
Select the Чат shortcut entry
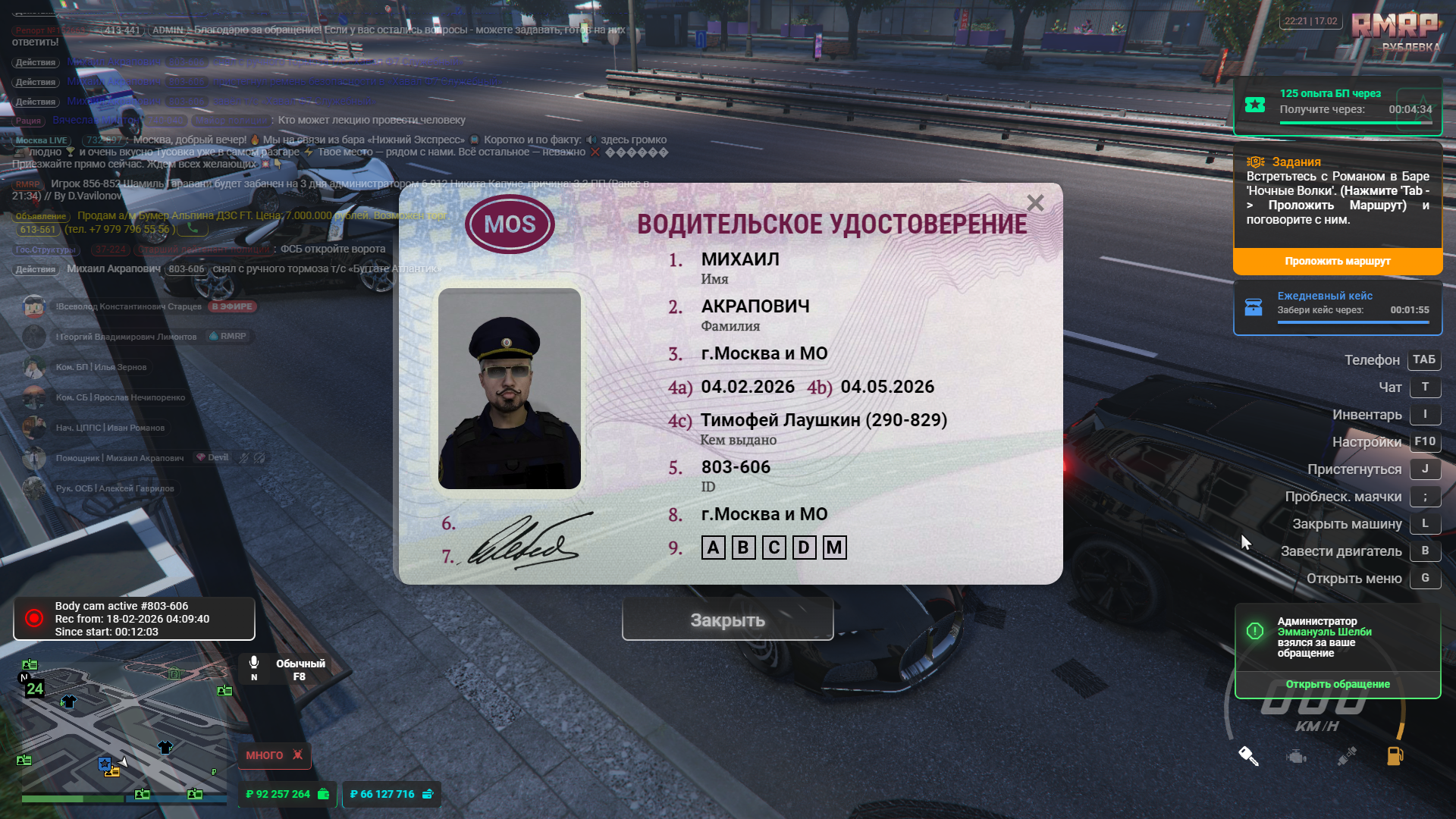[1390, 388]
